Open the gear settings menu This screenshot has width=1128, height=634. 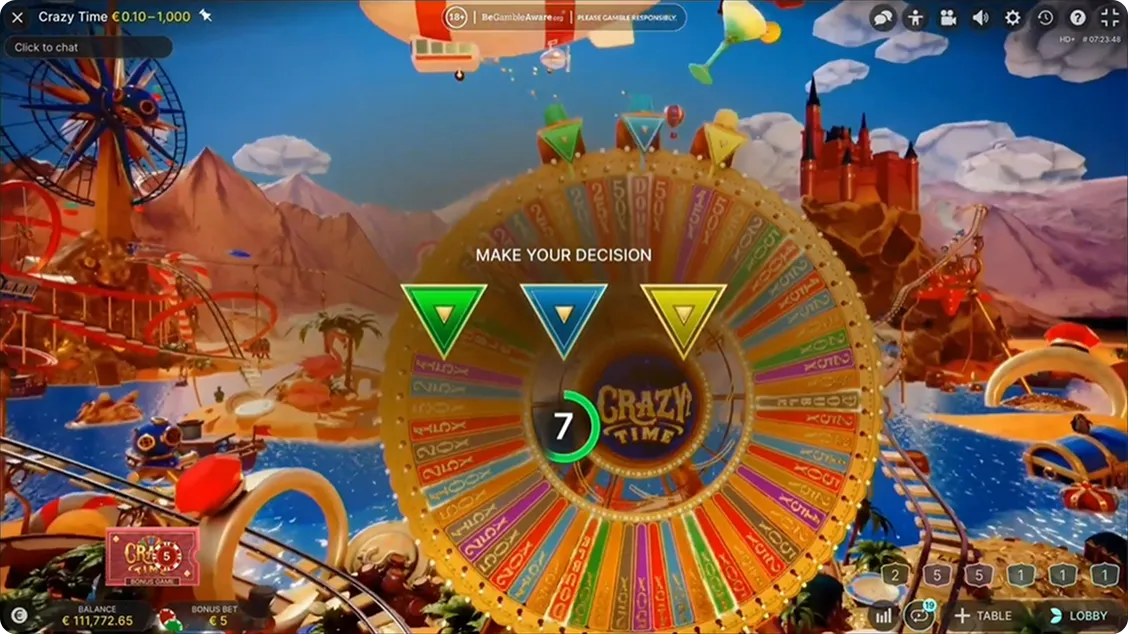(1012, 18)
